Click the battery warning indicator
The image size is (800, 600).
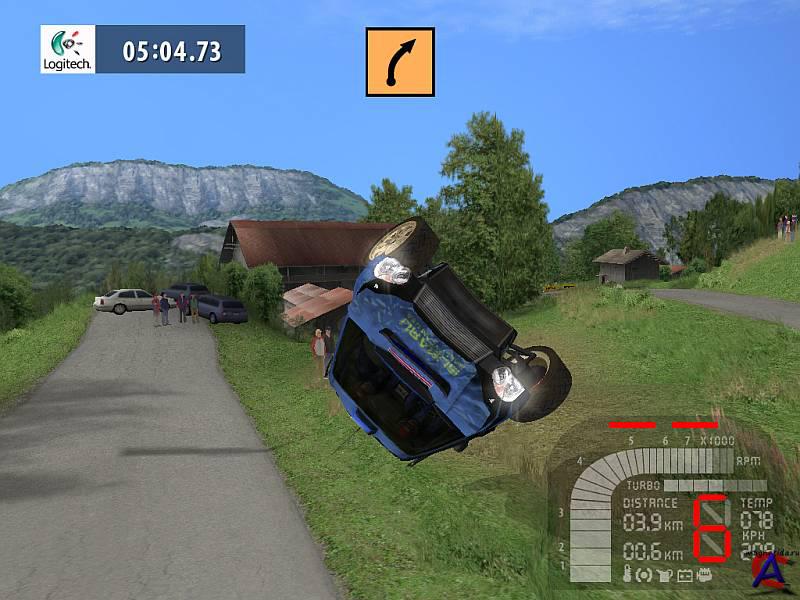pos(685,575)
